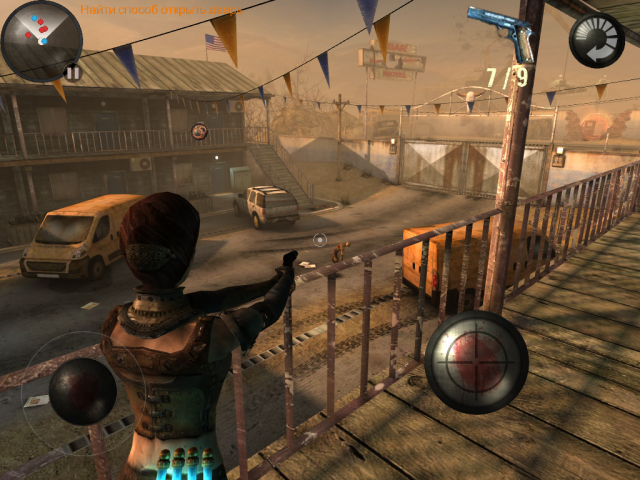The height and width of the screenshot is (480, 640).
Task: Reload using the circular arrow button
Action: click(x=597, y=40)
